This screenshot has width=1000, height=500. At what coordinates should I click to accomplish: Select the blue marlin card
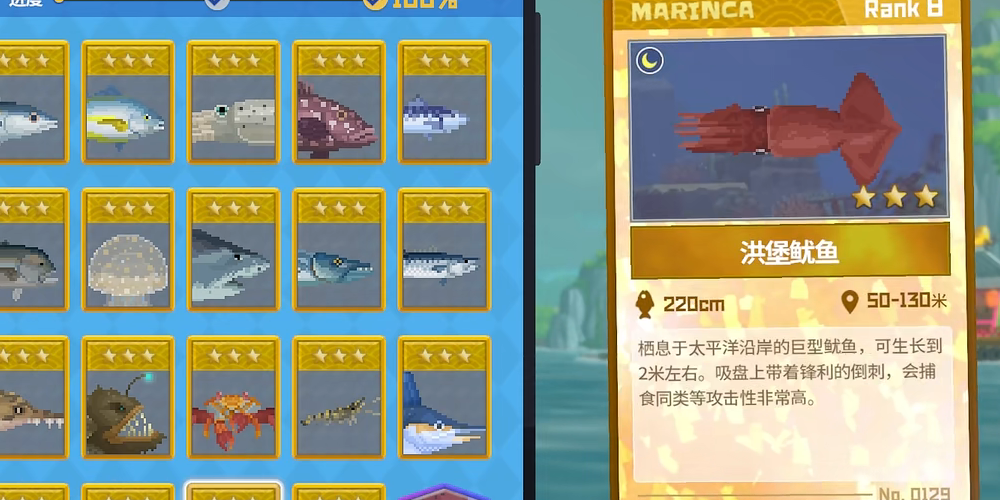pos(443,400)
